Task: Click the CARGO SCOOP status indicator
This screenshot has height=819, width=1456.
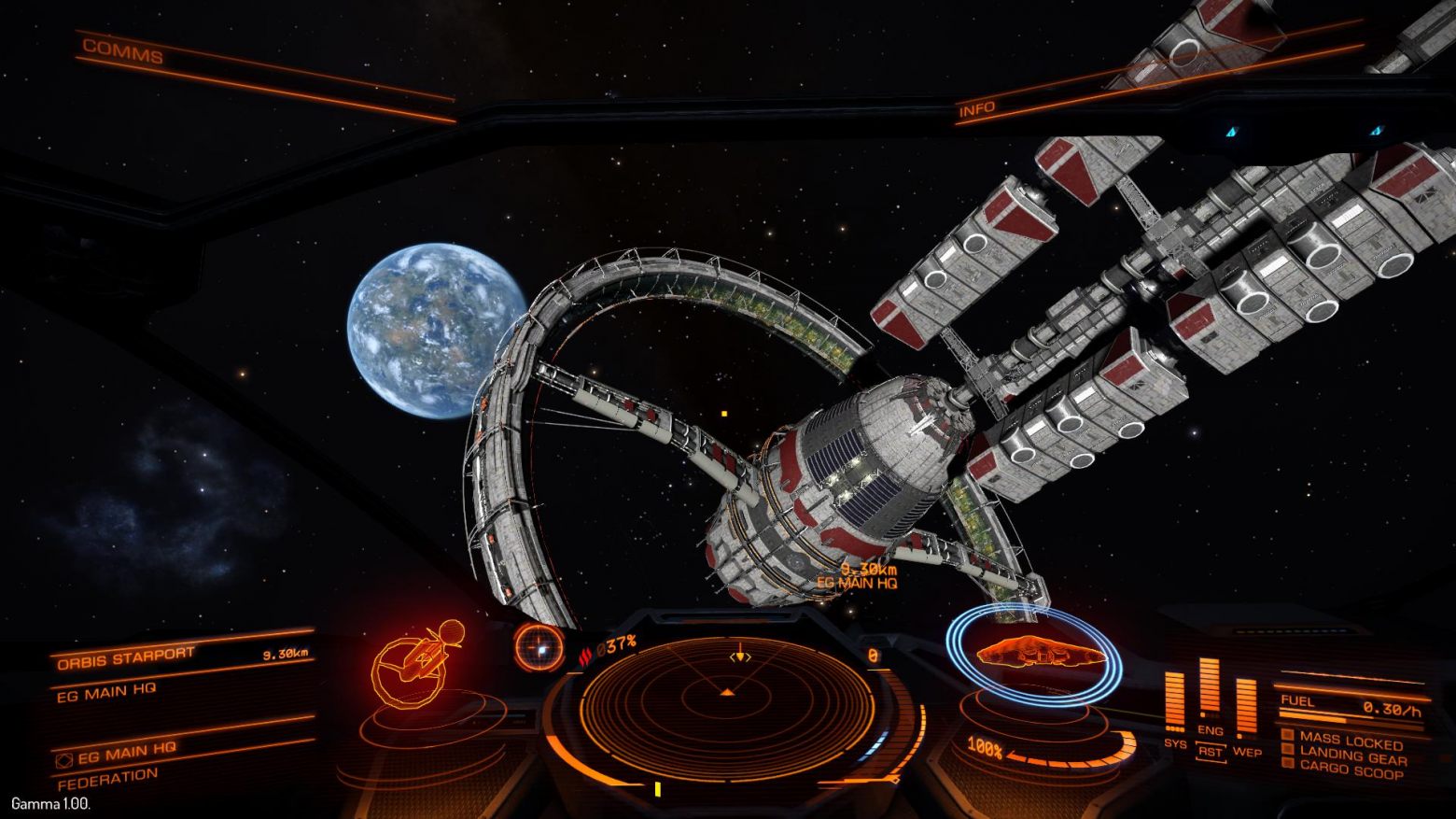Action: [x=1351, y=770]
